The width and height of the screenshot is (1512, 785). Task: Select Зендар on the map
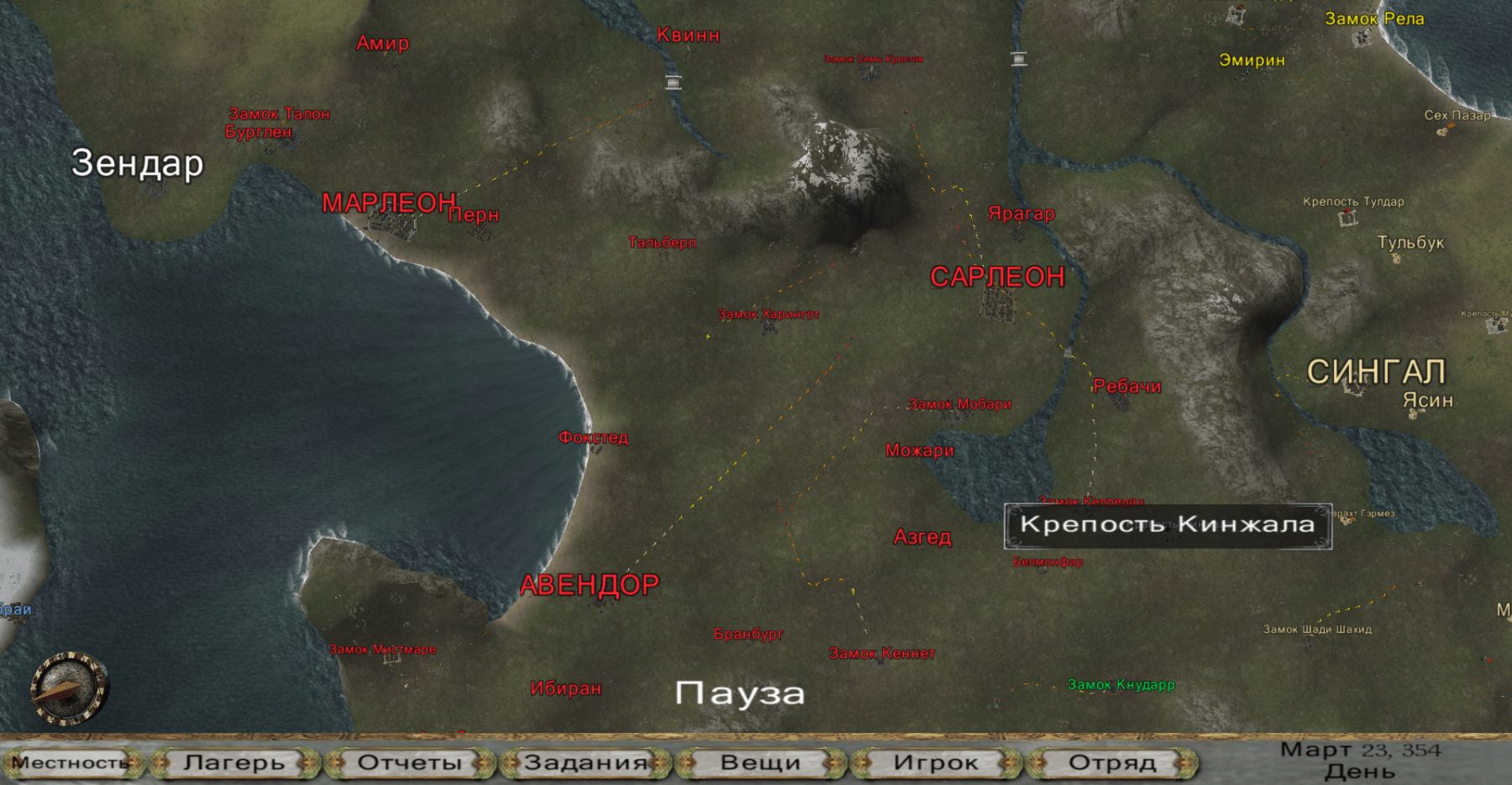[138, 163]
